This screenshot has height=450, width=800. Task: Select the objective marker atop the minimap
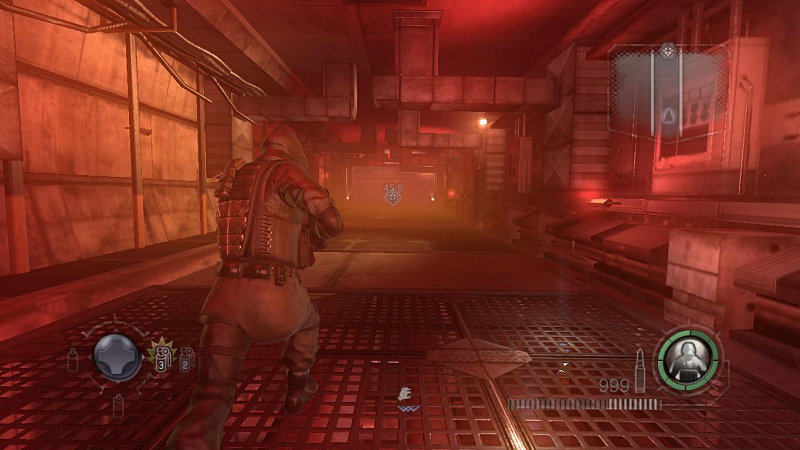(667, 49)
